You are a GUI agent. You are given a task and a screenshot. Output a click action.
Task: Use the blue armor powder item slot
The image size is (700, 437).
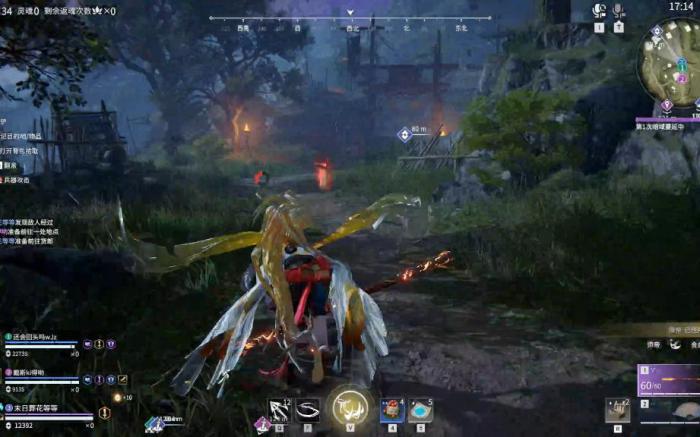click(x=421, y=409)
